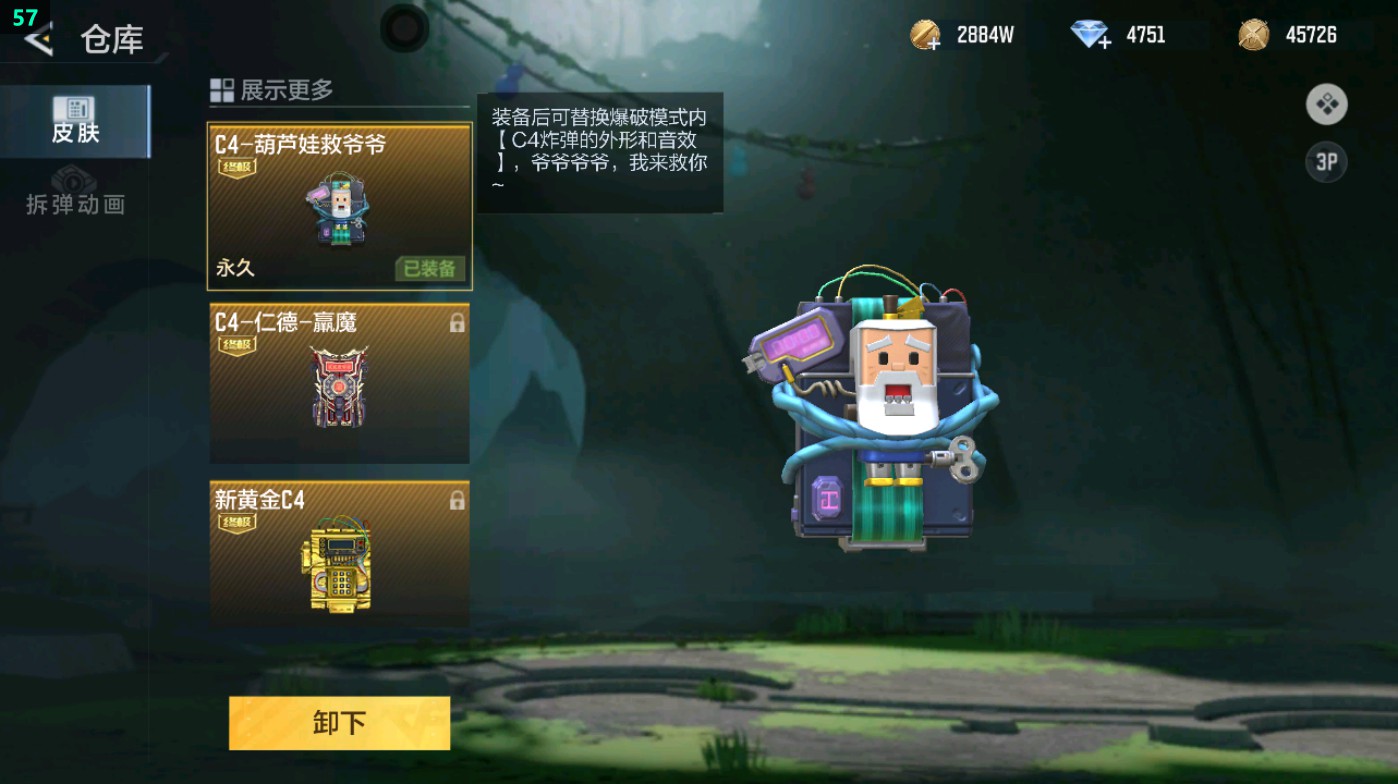The width and height of the screenshot is (1398, 784).
Task: Tap the lock on the 新黄金C4 card
Action: (x=456, y=498)
